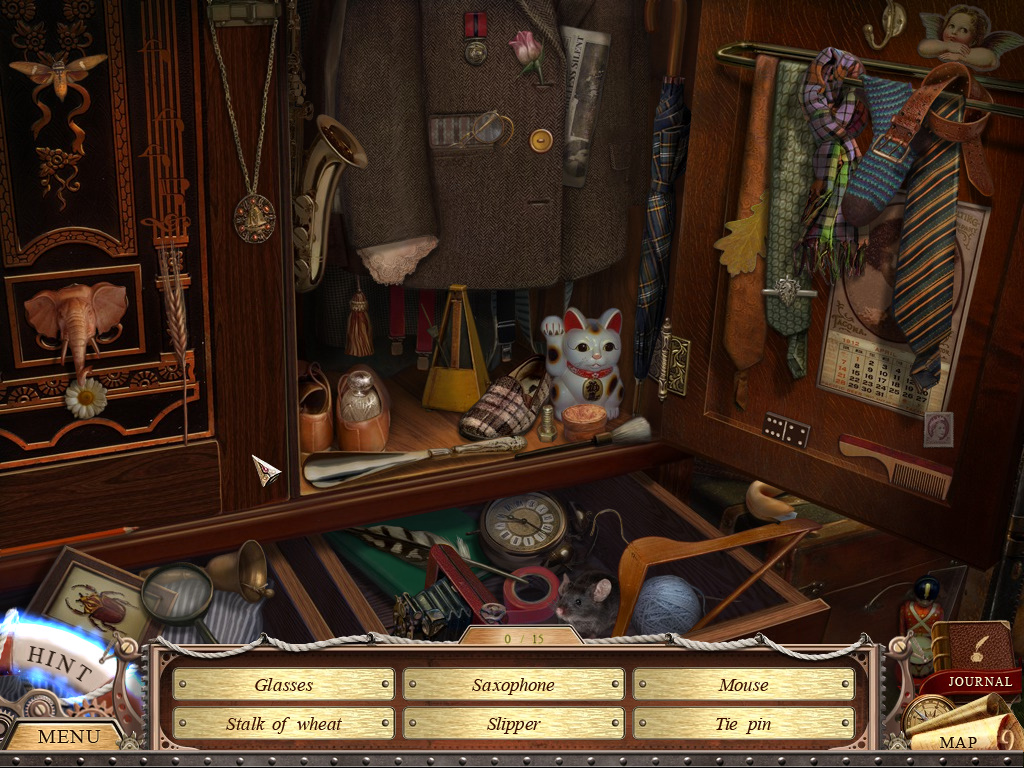This screenshot has height=768, width=1024.
Task: Select the Tie pin list entry
Action: 743,724
